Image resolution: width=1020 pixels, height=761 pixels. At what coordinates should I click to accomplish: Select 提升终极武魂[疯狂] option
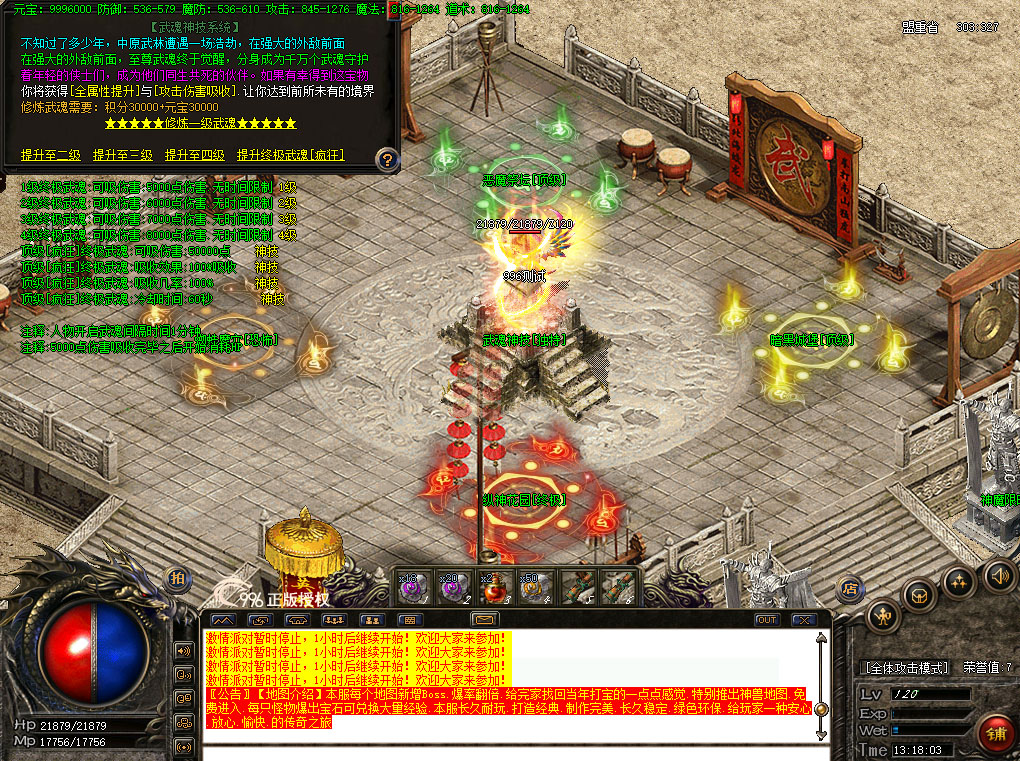click(290, 155)
